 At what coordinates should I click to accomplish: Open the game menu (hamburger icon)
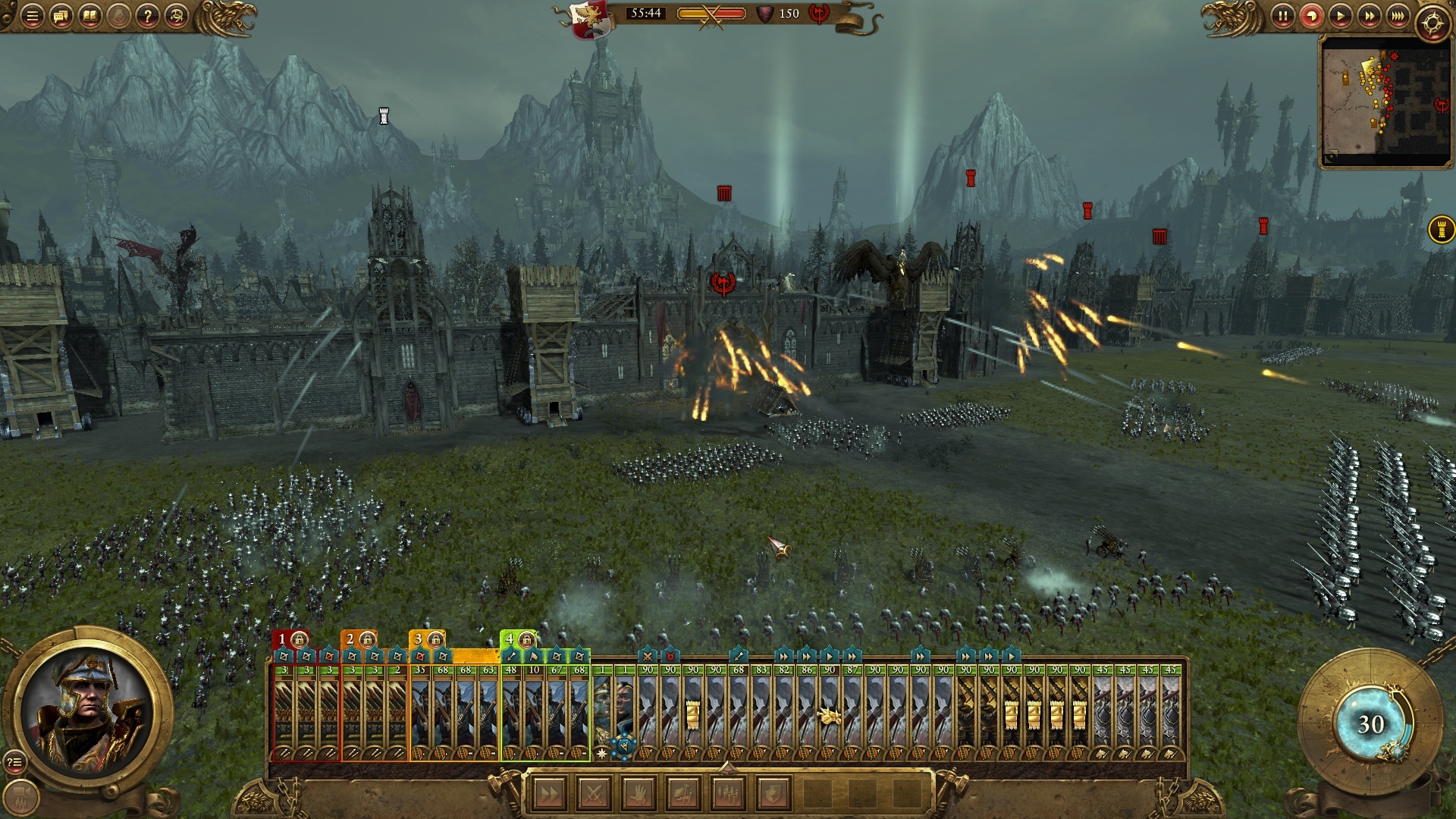click(32, 17)
